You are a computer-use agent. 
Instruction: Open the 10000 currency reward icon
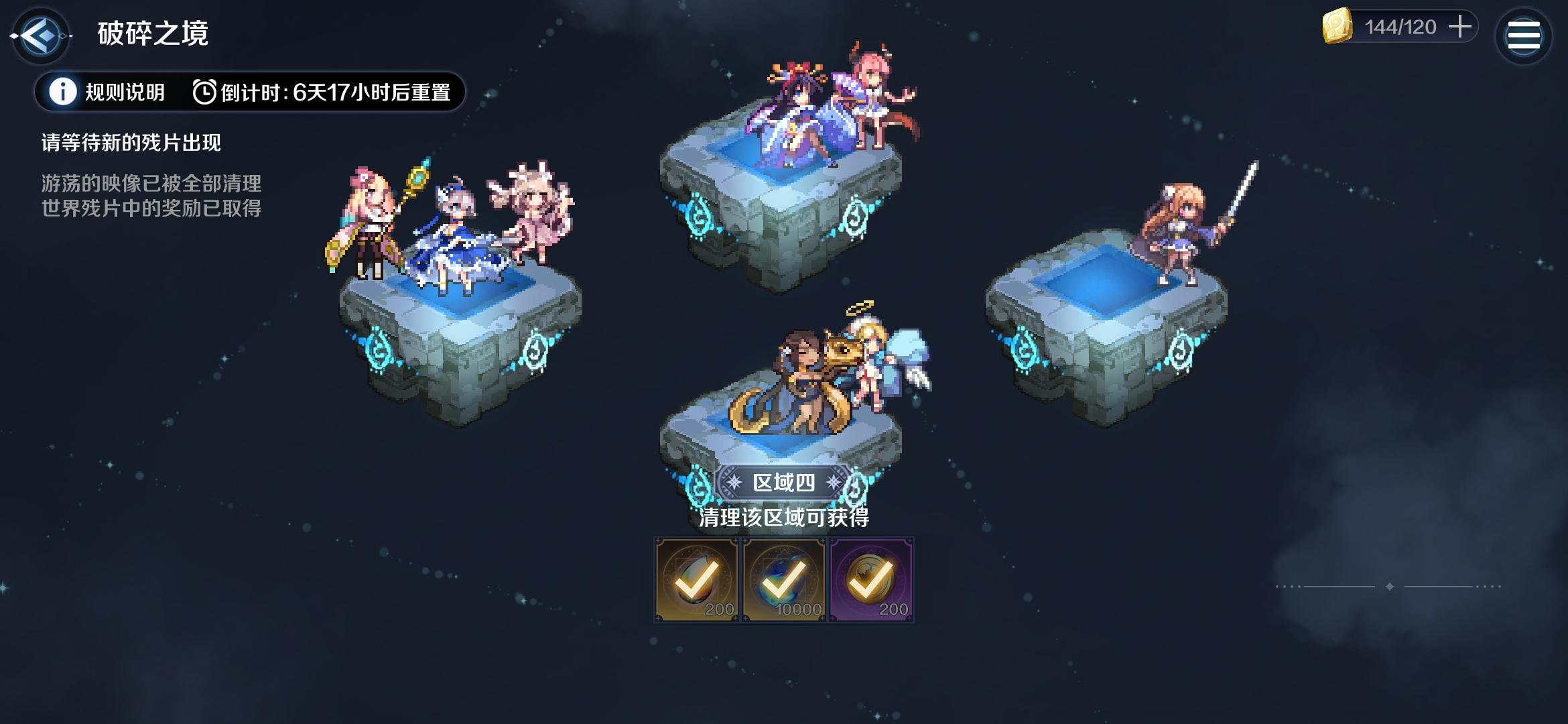(x=783, y=577)
